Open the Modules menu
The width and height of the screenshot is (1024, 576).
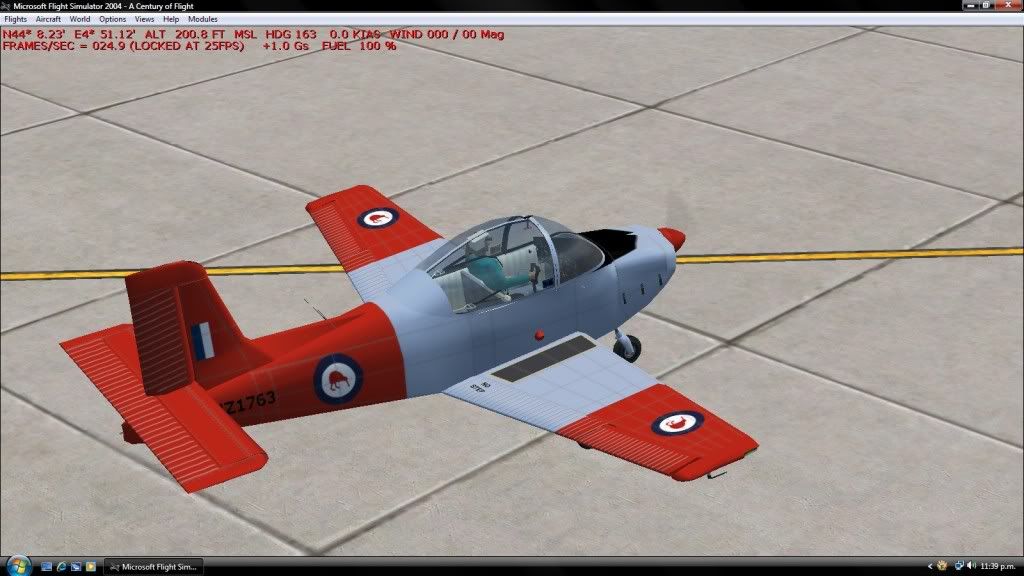click(x=203, y=19)
